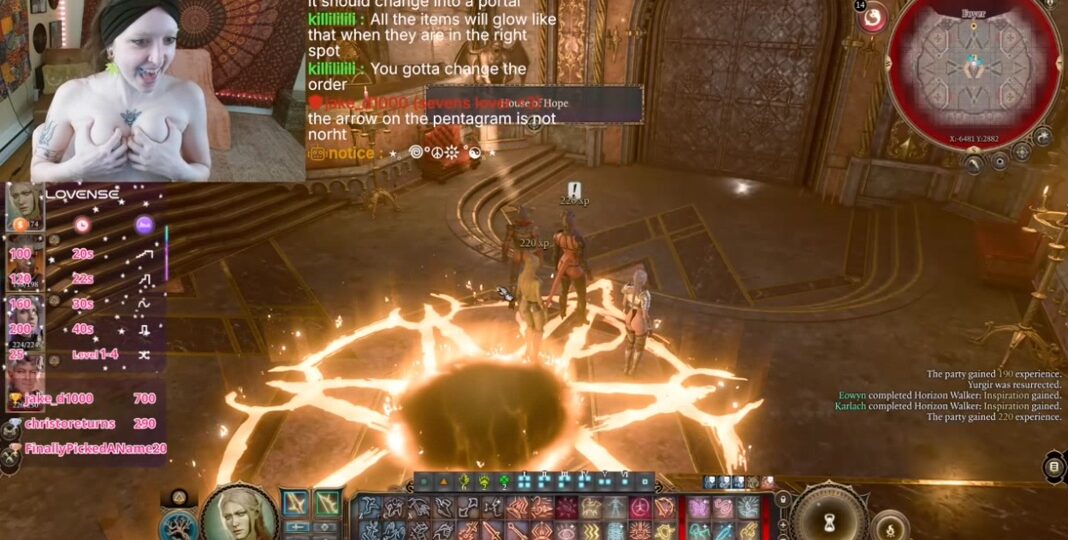
Task: Click the Lovense overlay clock icon
Action: point(82,225)
